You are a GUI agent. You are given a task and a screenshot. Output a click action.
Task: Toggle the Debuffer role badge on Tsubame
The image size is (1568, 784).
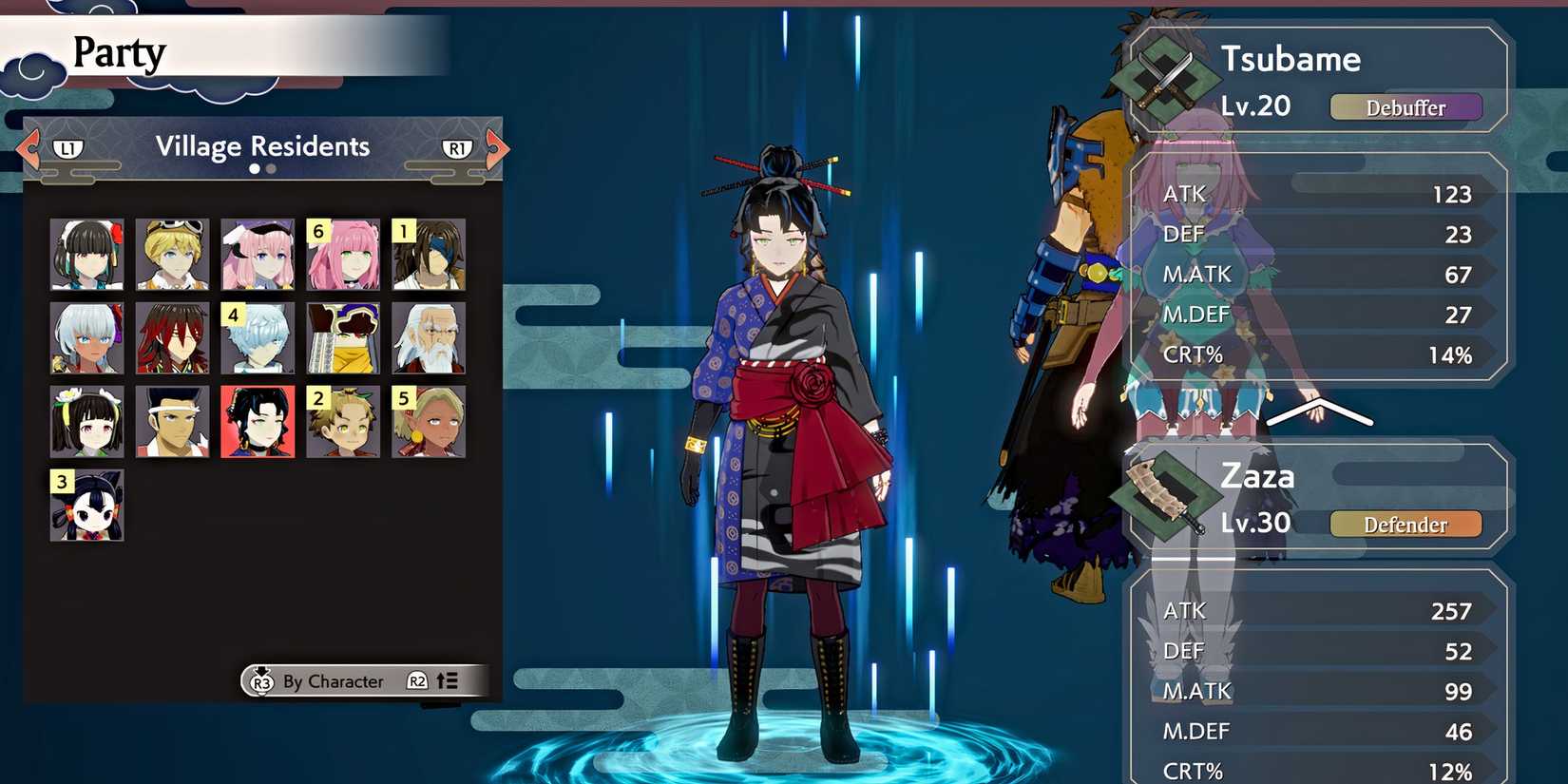tap(1406, 107)
